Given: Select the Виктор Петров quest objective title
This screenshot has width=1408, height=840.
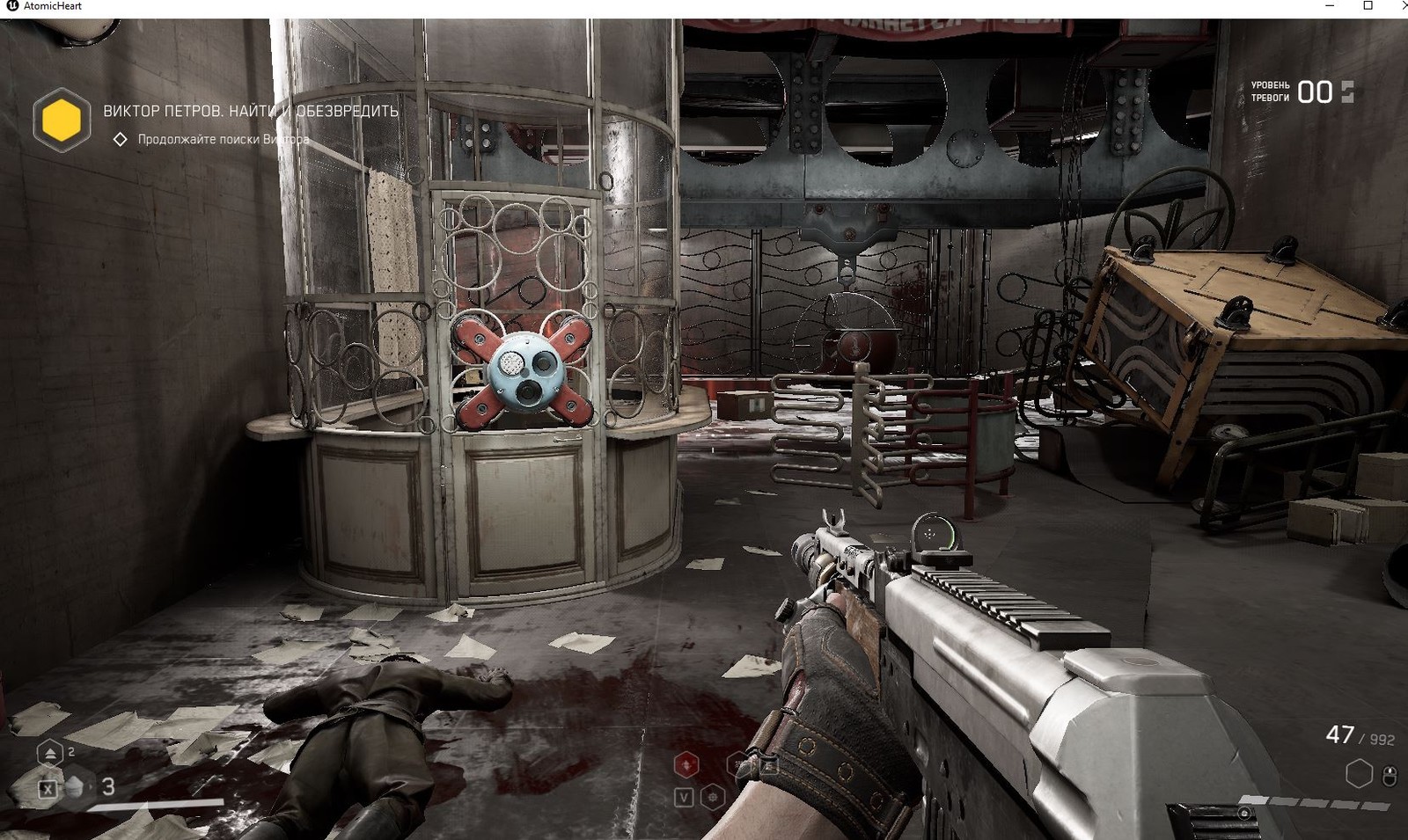Looking at the screenshot, I should point(251,111).
